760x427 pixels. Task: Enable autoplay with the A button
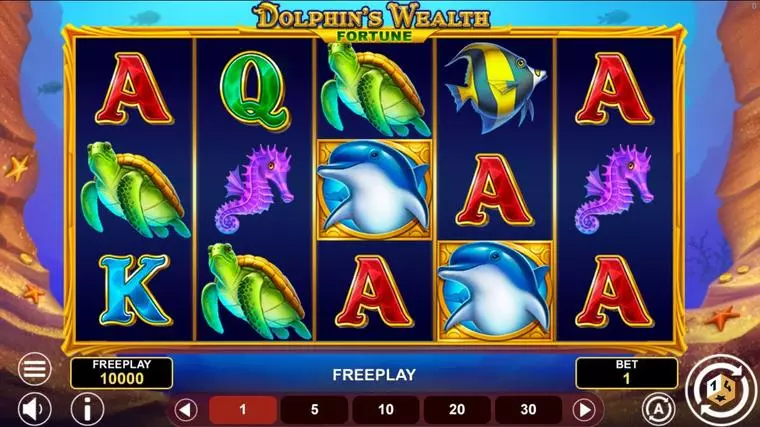(657, 408)
